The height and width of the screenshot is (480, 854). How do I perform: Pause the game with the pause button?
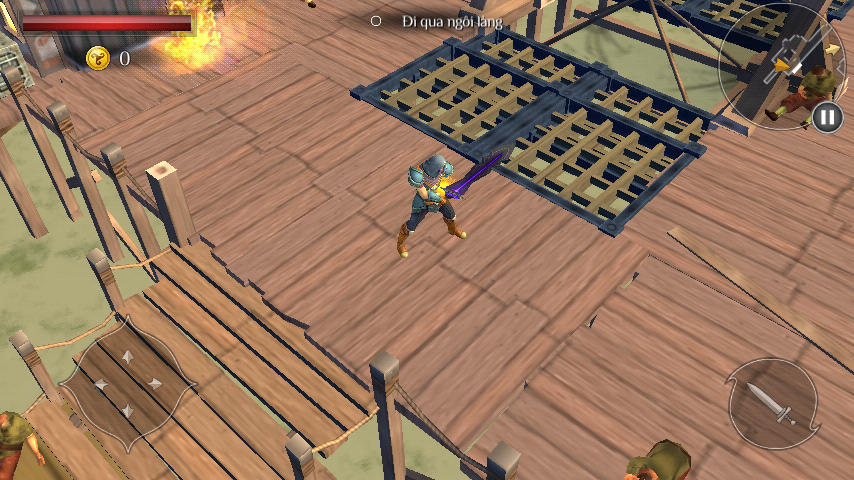(827, 117)
